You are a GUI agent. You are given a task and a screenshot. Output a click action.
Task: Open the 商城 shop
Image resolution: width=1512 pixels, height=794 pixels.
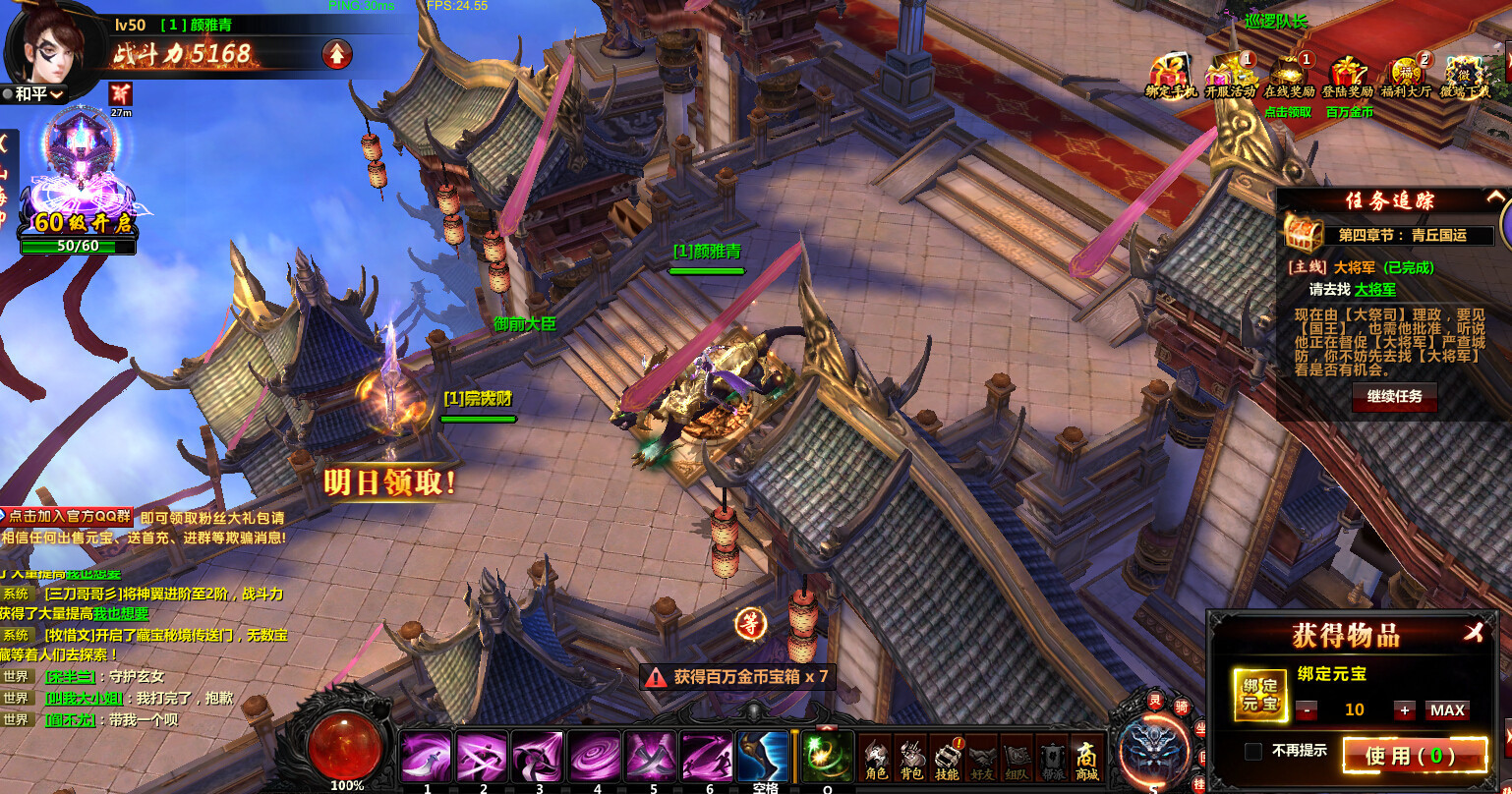[x=1086, y=758]
